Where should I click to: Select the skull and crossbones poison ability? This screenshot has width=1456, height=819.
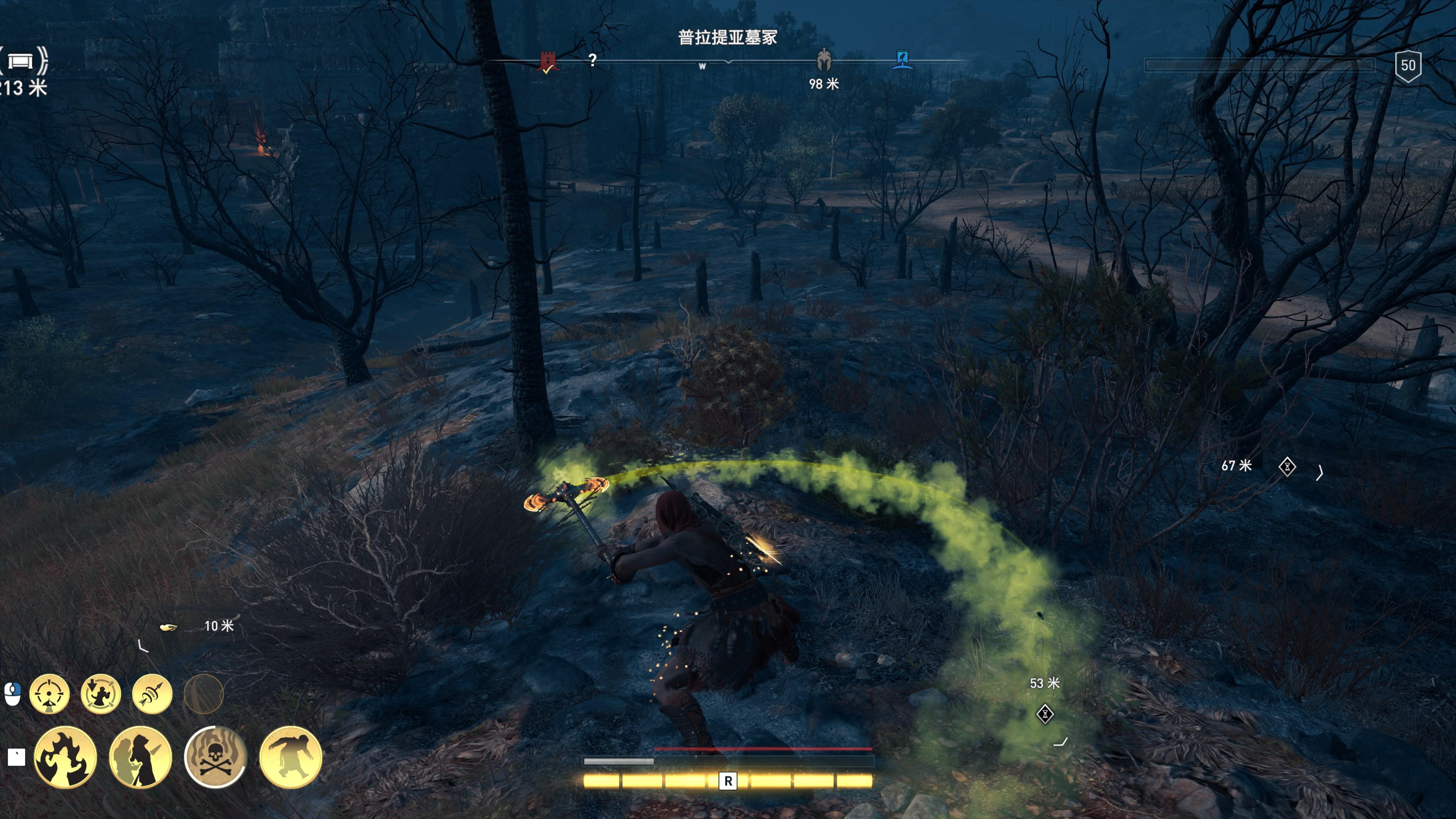tap(215, 757)
